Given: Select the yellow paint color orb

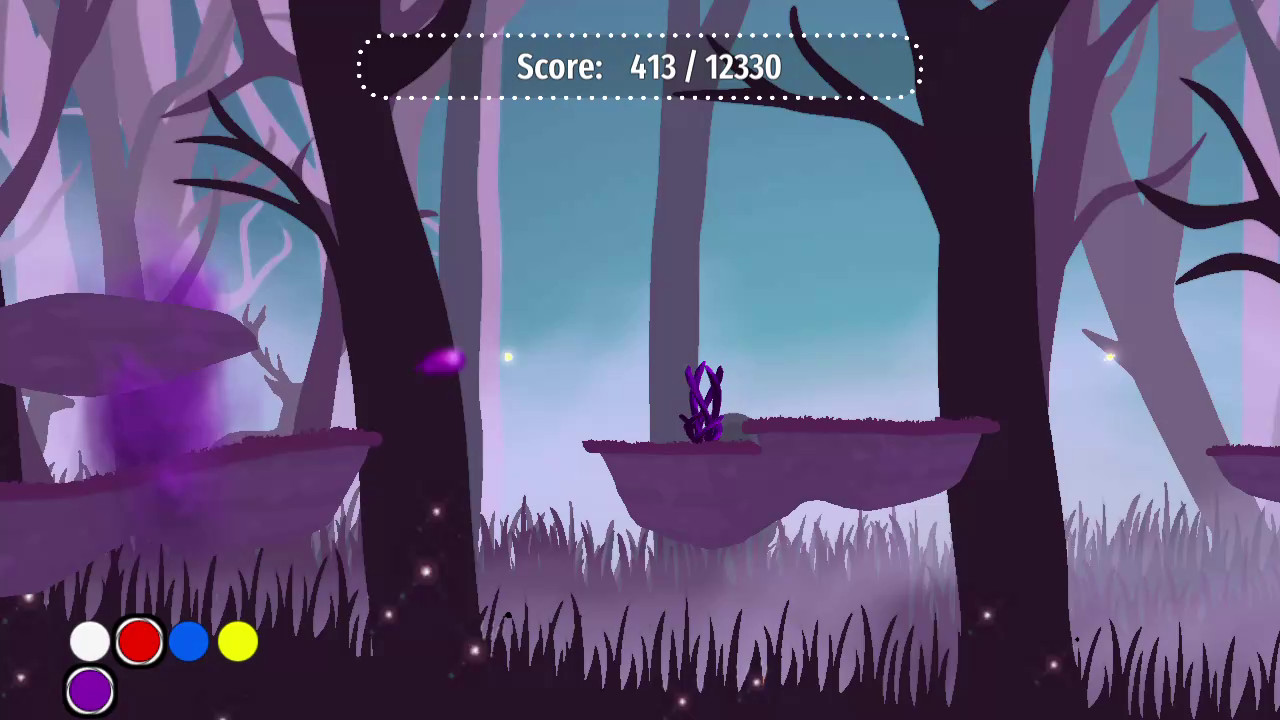Looking at the screenshot, I should tap(237, 641).
